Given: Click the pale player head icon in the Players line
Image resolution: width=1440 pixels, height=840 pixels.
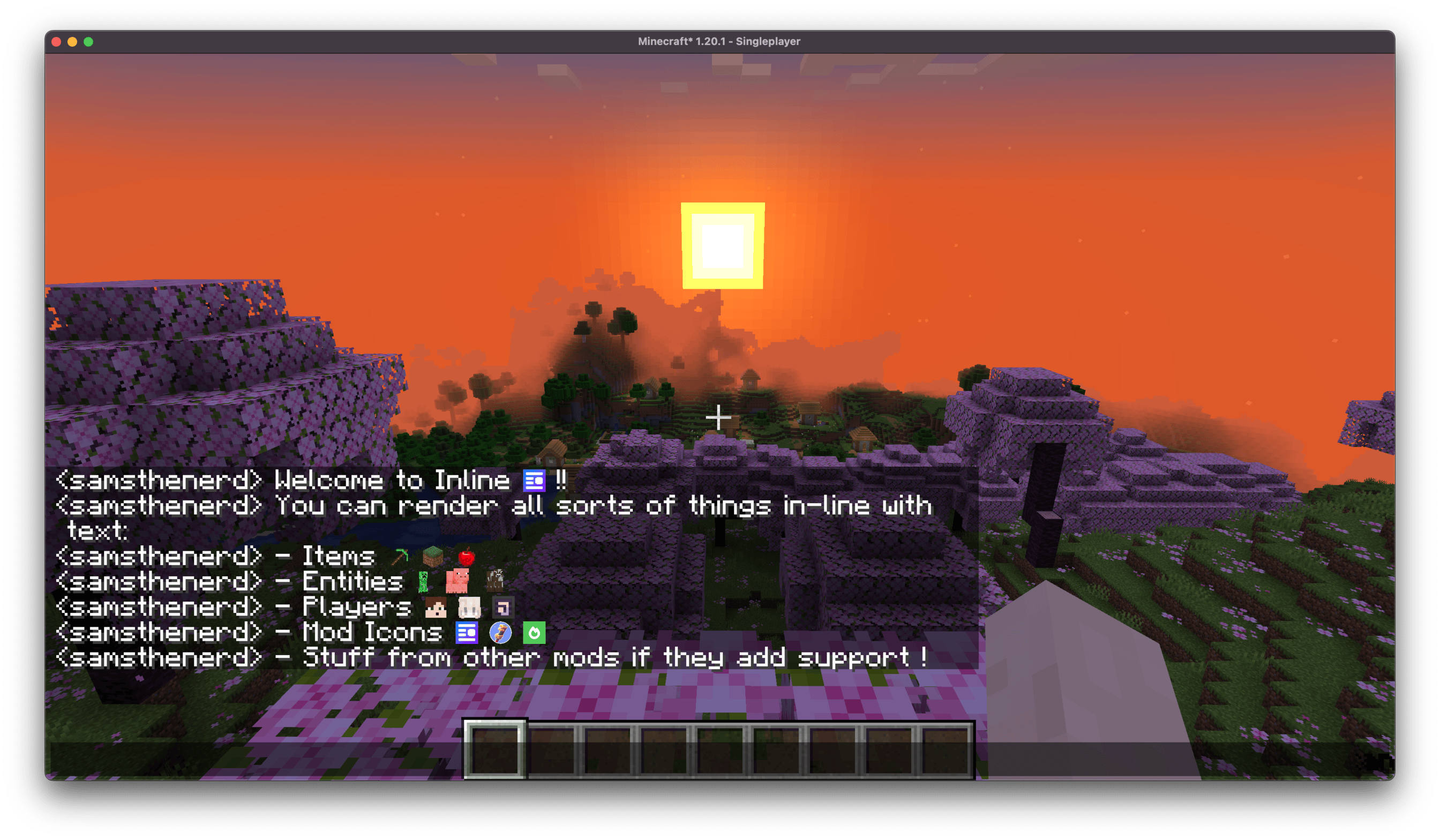Looking at the screenshot, I should 469,609.
